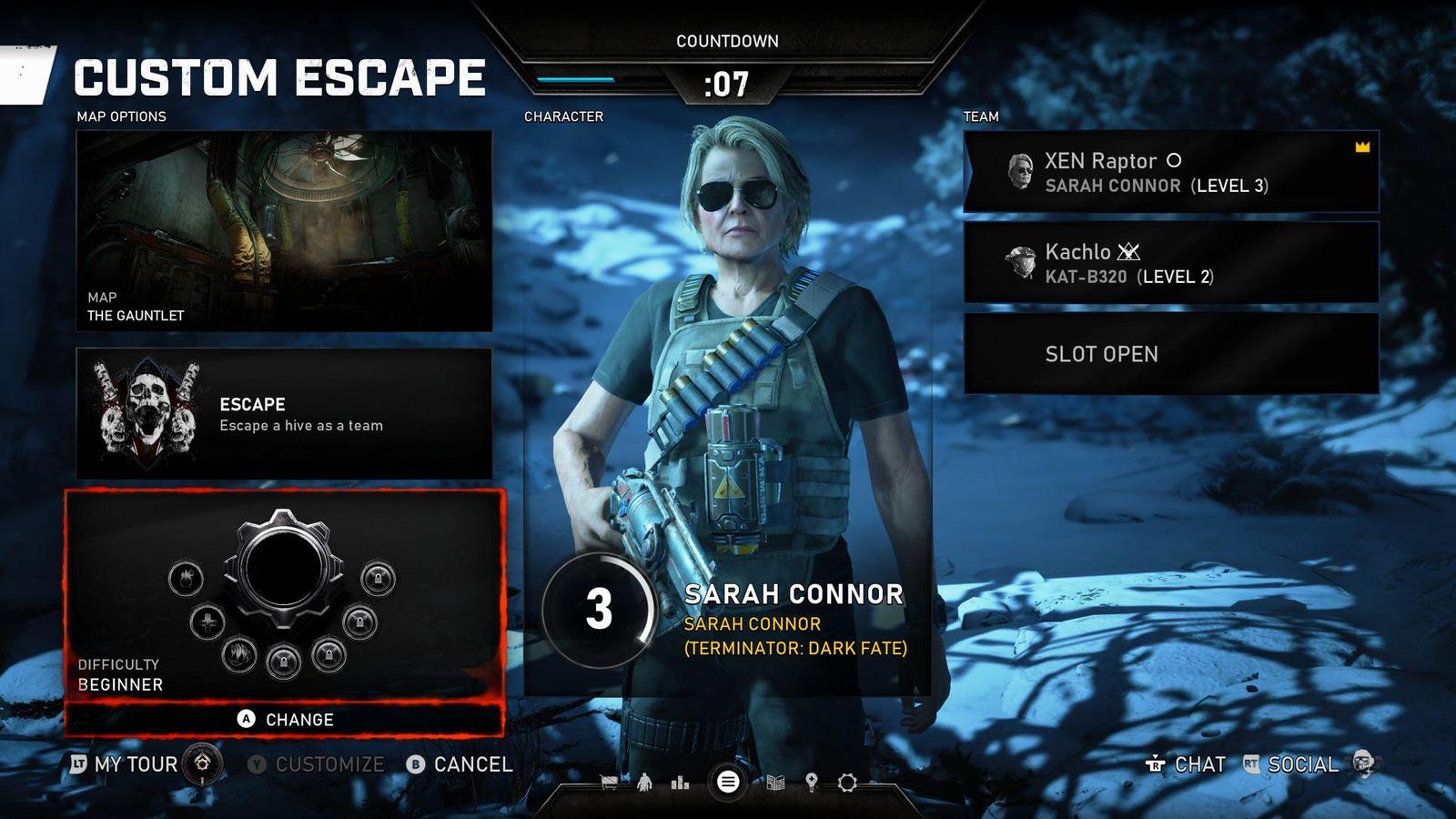Open the Chat panel
The image size is (1456, 819).
[1187, 764]
